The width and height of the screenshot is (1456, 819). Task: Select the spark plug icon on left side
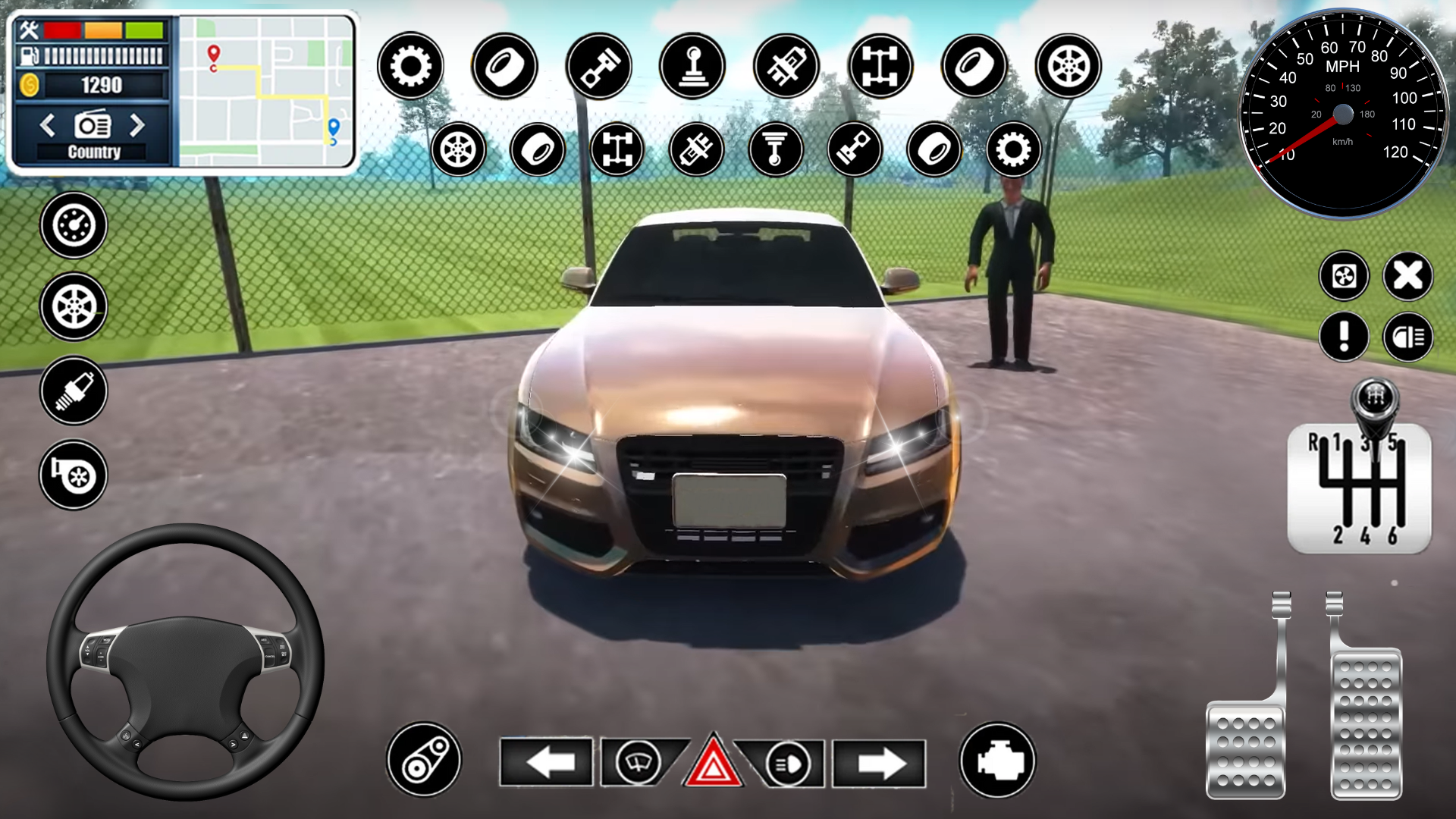(72, 391)
